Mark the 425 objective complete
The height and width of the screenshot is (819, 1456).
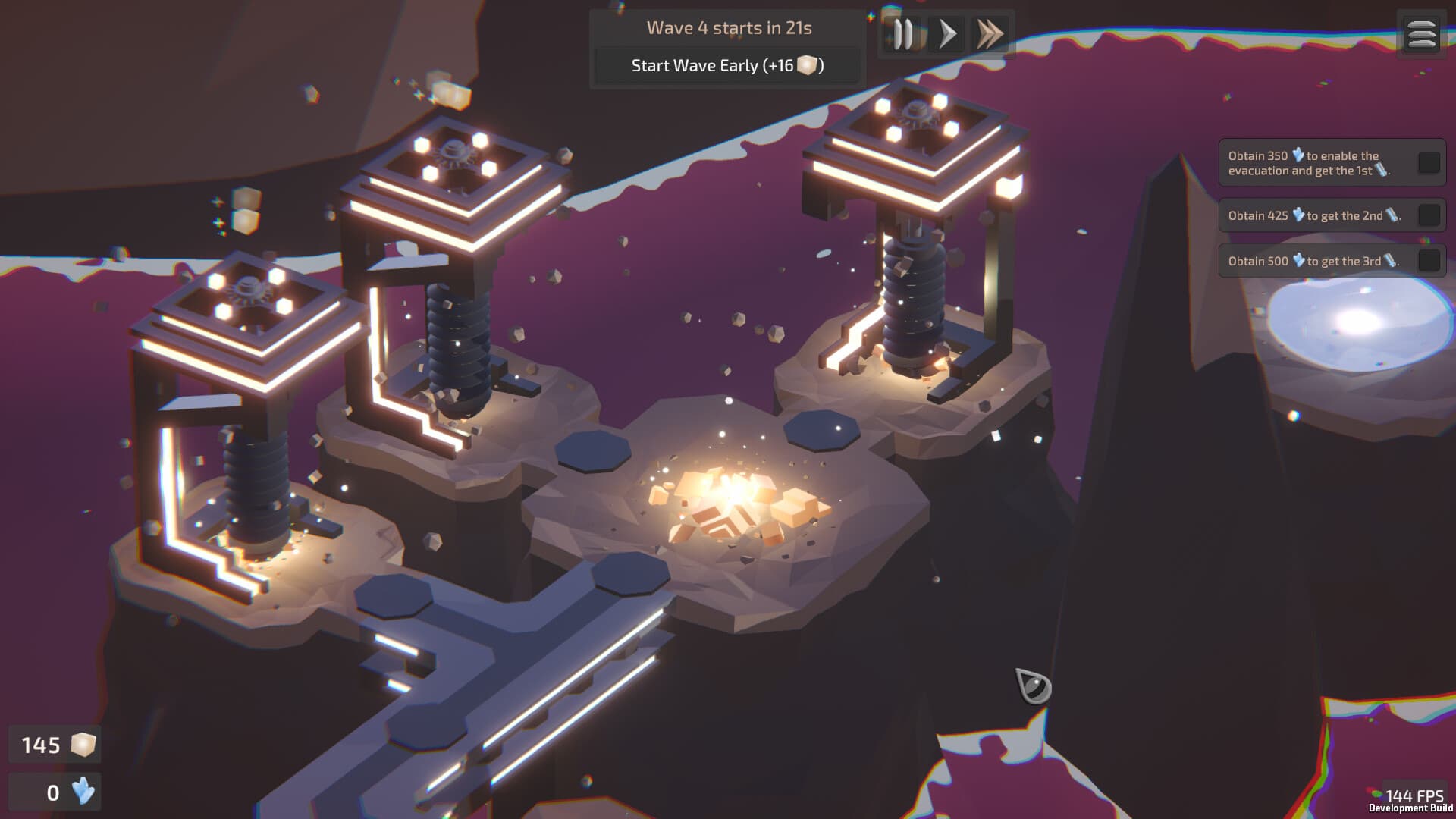tap(1427, 215)
